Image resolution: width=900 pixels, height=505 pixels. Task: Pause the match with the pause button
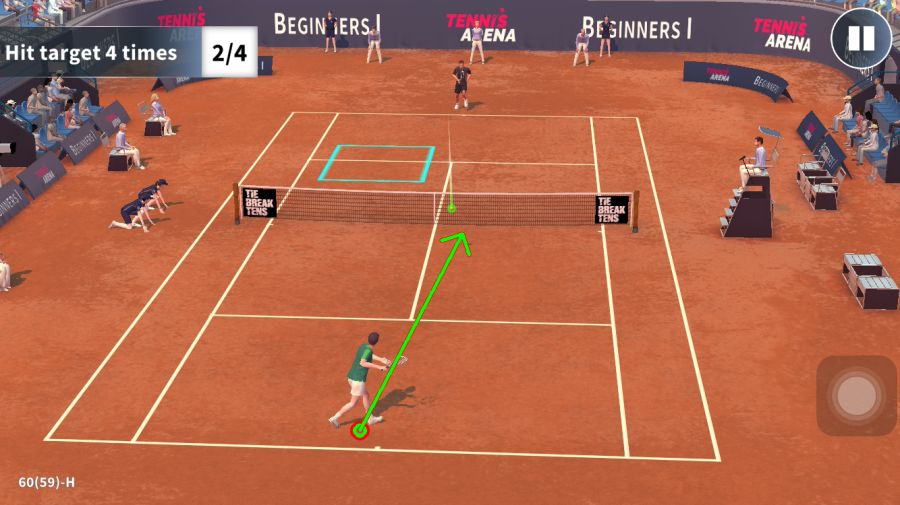860,39
